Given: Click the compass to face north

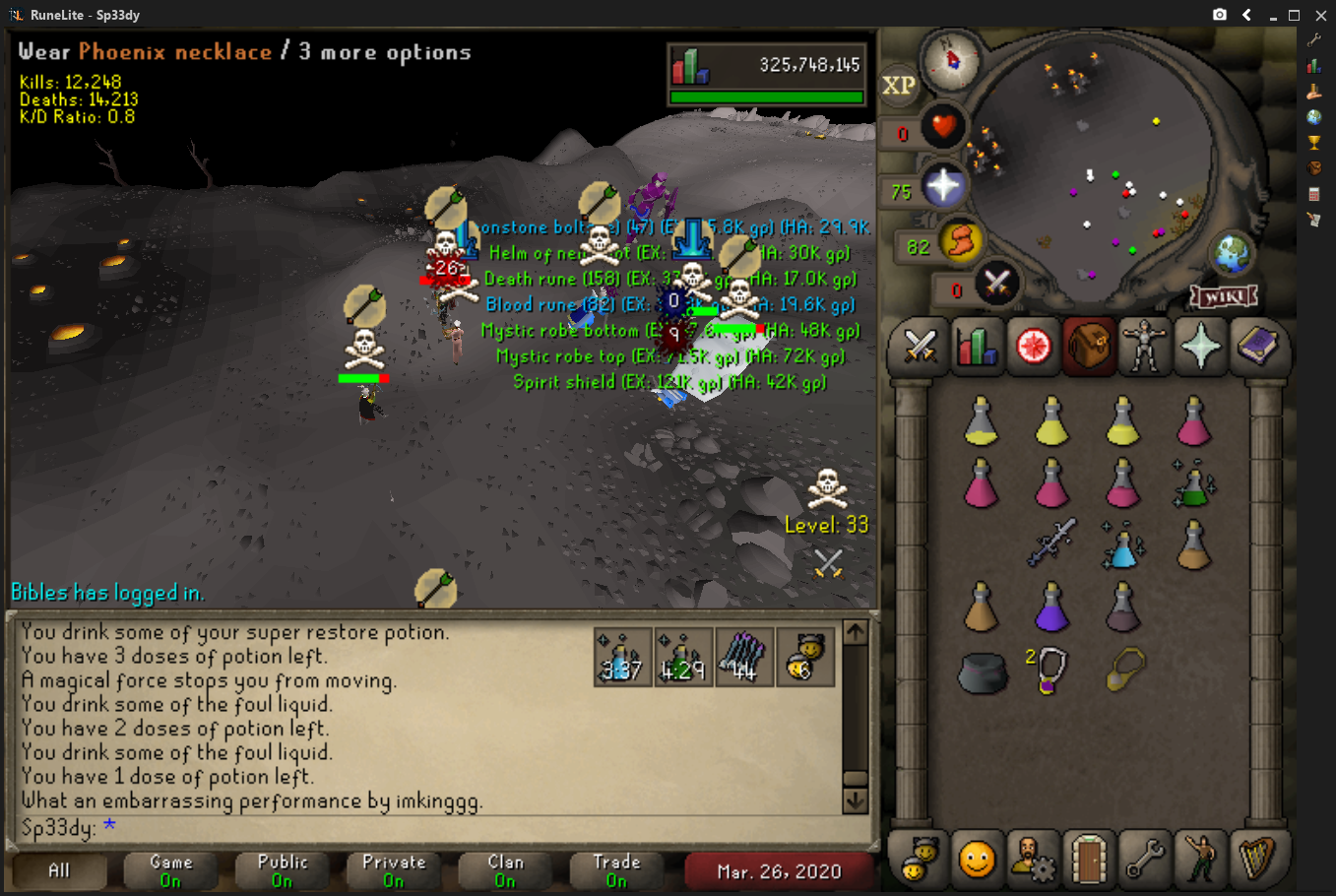Looking at the screenshot, I should pyautogui.click(x=952, y=60).
